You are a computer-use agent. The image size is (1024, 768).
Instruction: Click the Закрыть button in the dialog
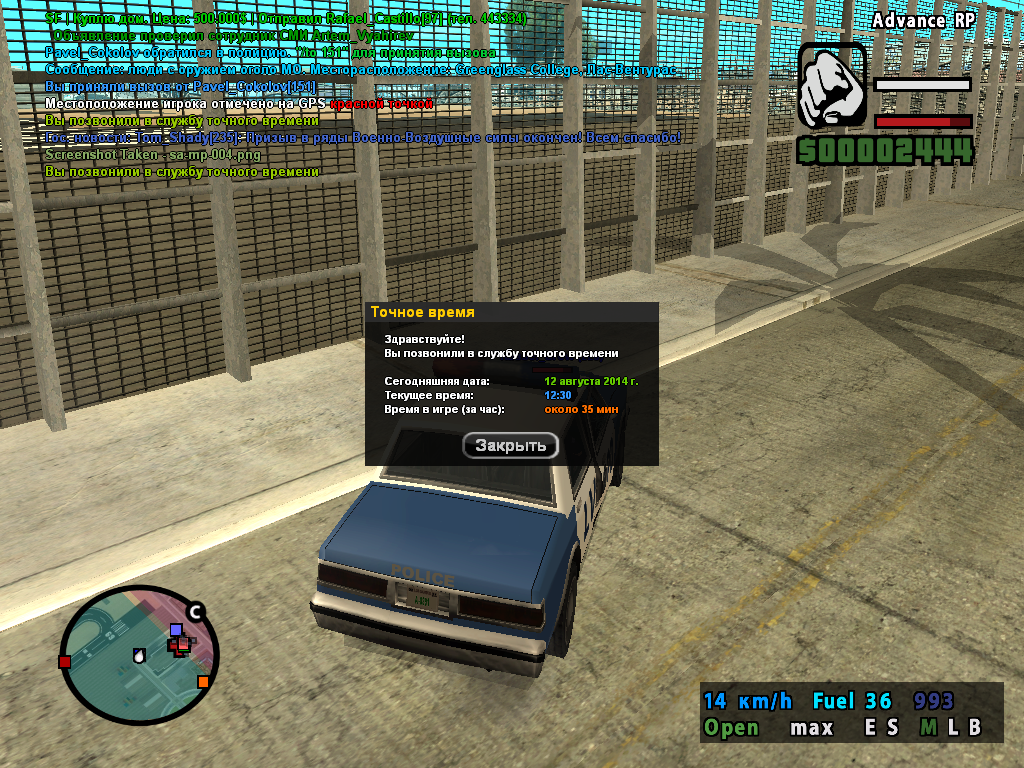[510, 446]
